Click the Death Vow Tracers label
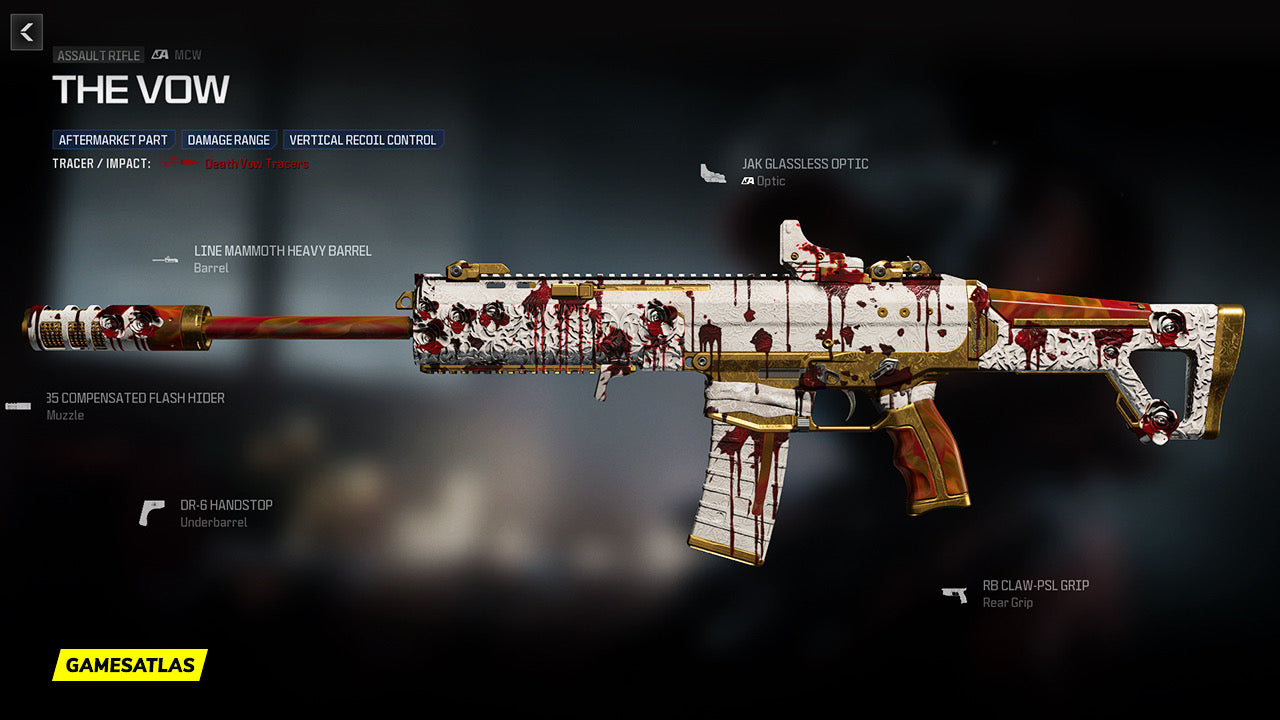 tap(256, 163)
